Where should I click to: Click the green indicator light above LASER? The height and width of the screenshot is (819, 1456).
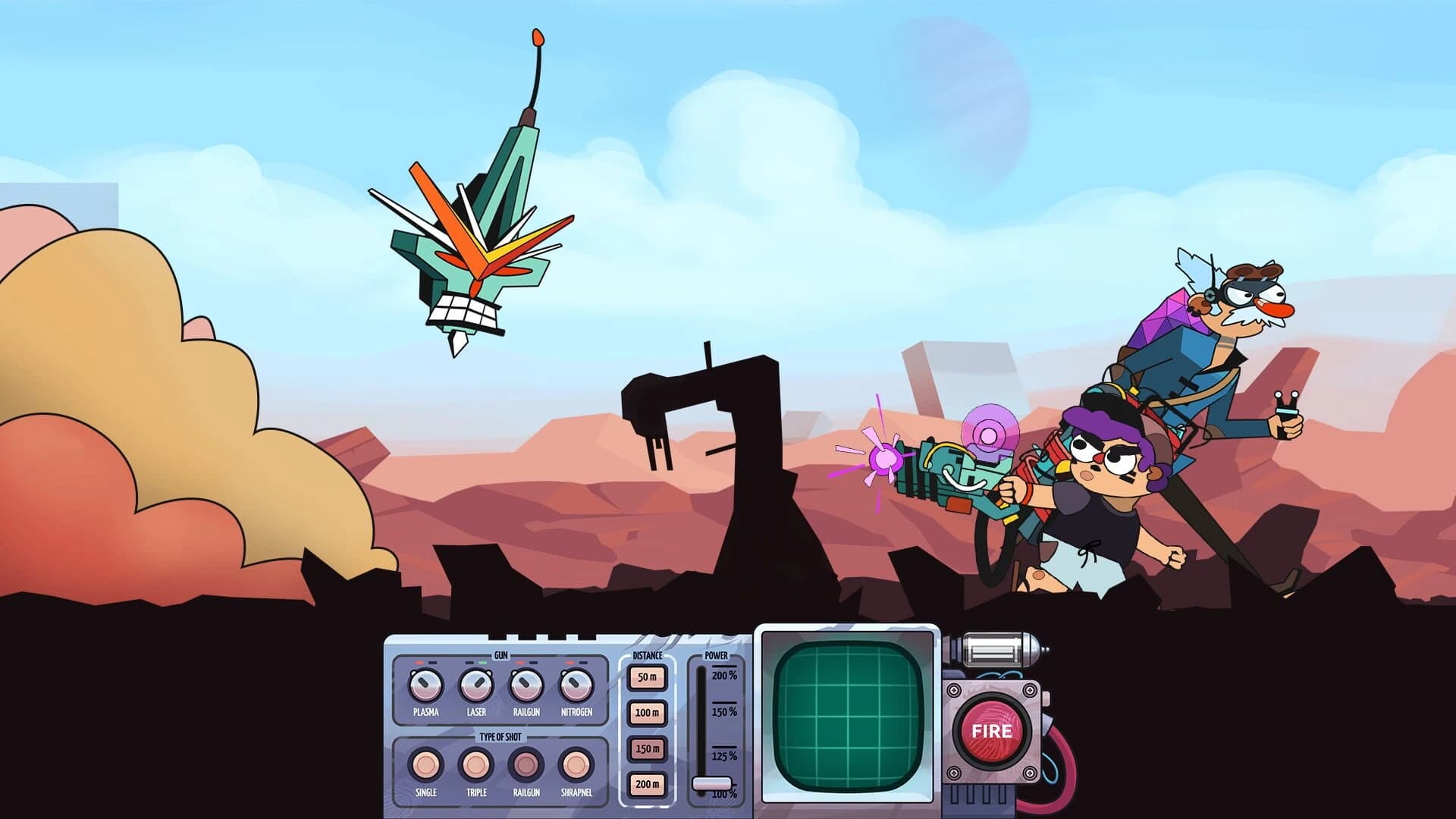point(482,663)
